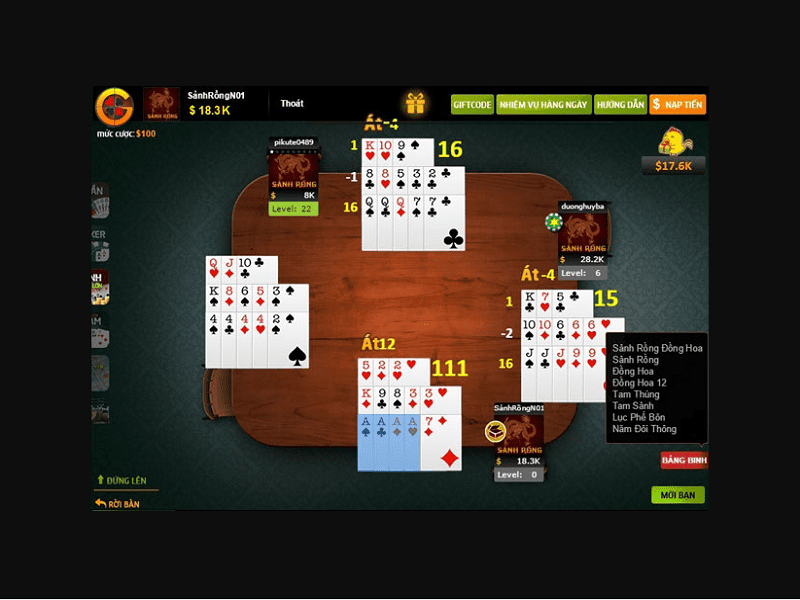Screen dimensions: 800x600
Task: Select player pikute0489's avatar
Action: coord(293,170)
